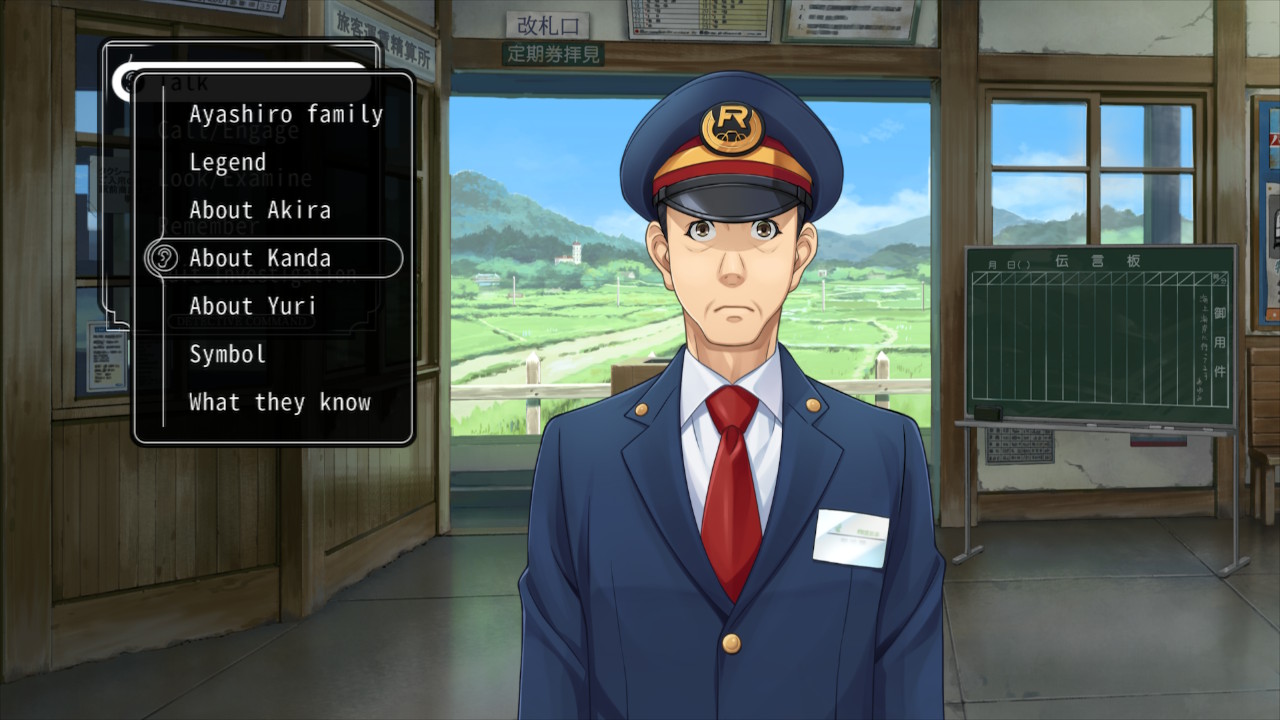This screenshot has height=720, width=1280.
Task: Pick What they know from the list
Action: pyautogui.click(x=279, y=402)
